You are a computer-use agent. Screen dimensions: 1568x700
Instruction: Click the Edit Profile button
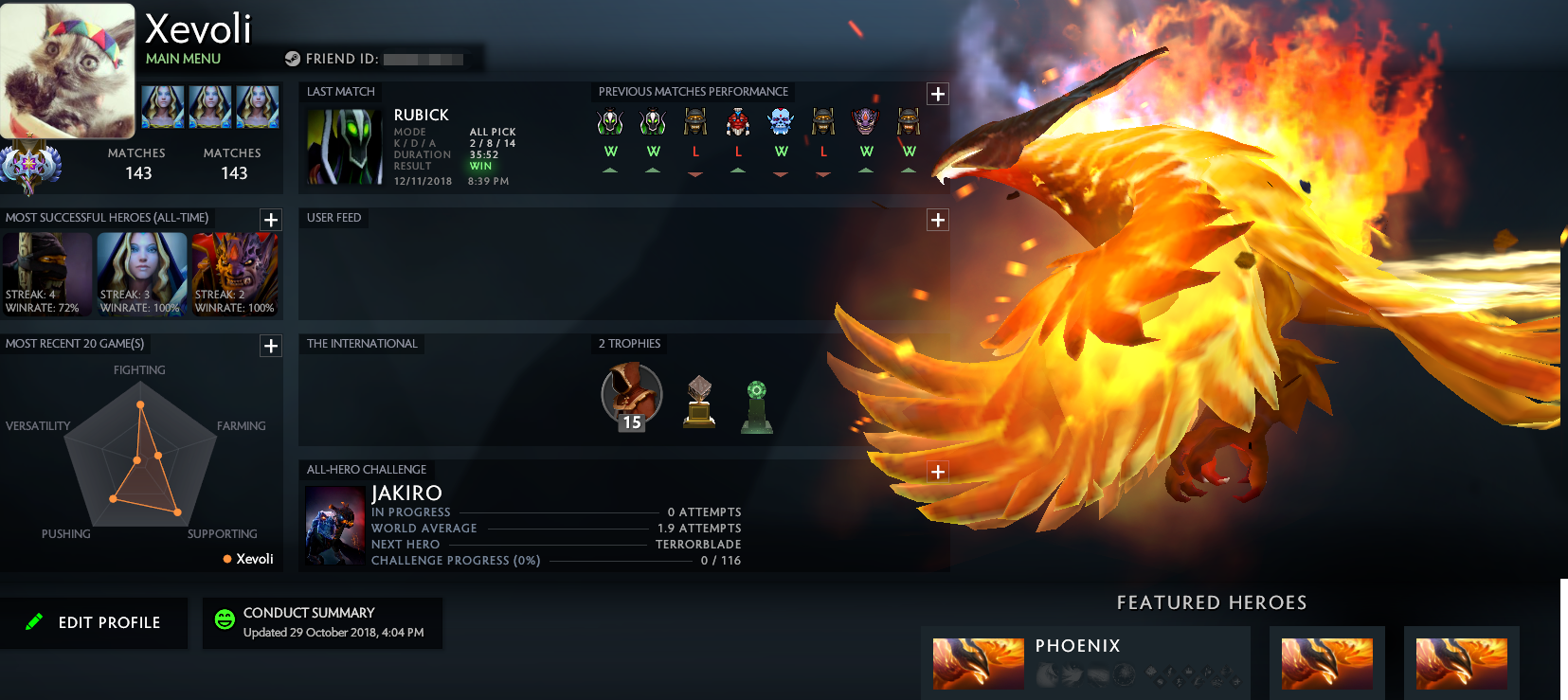pyautogui.click(x=94, y=622)
